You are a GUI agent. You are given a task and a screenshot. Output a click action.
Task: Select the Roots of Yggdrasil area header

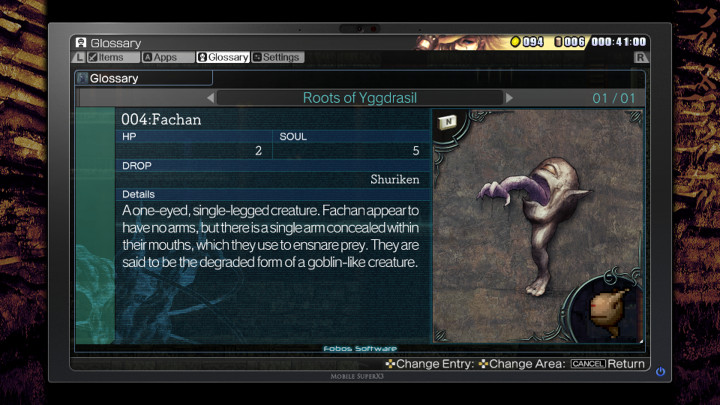(x=359, y=98)
